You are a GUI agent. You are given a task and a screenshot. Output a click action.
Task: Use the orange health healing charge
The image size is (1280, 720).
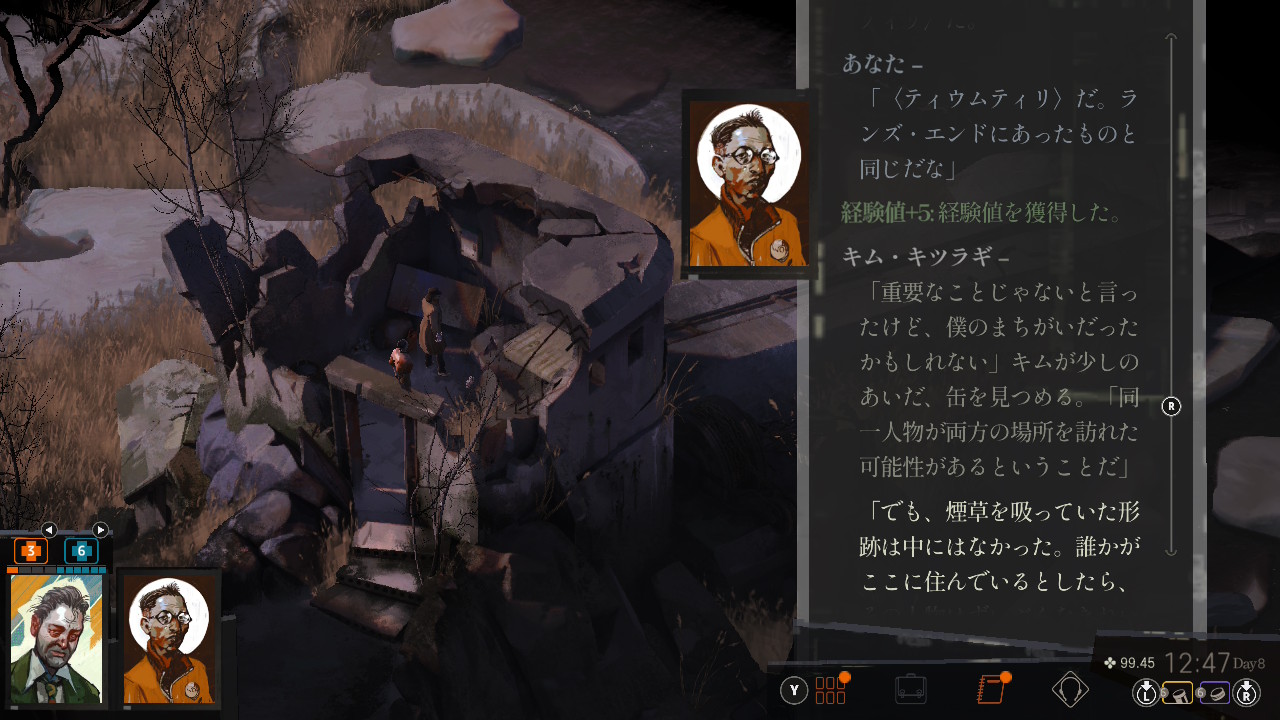click(x=30, y=551)
